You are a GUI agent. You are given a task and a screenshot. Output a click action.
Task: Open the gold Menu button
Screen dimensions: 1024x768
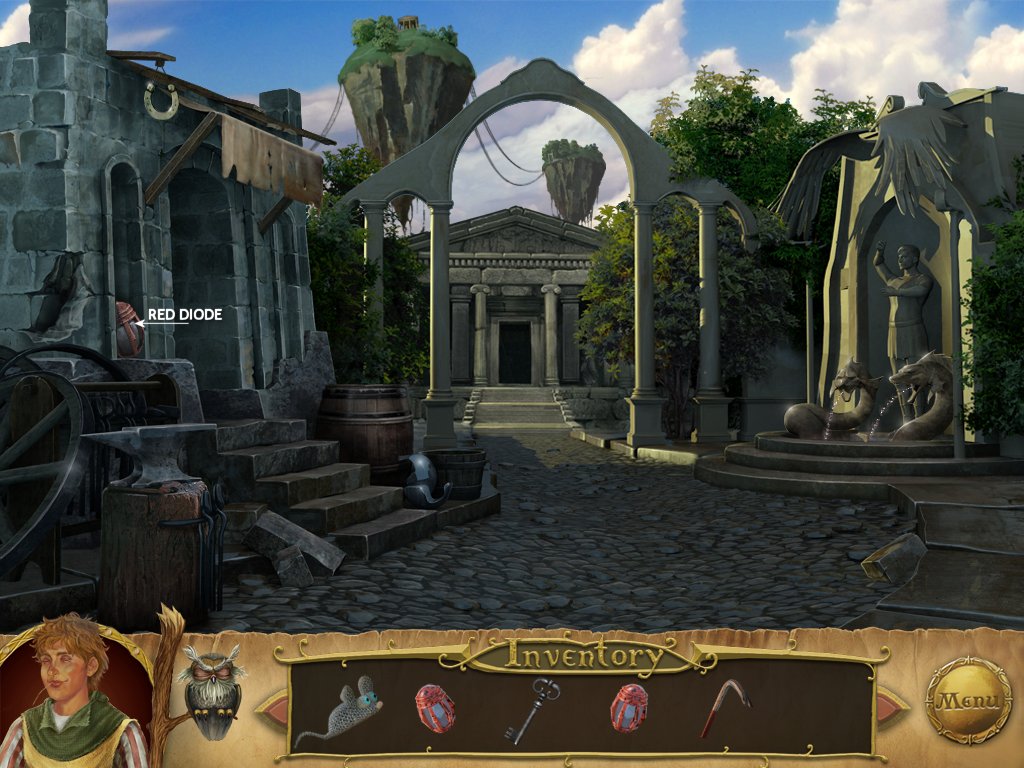coord(968,700)
